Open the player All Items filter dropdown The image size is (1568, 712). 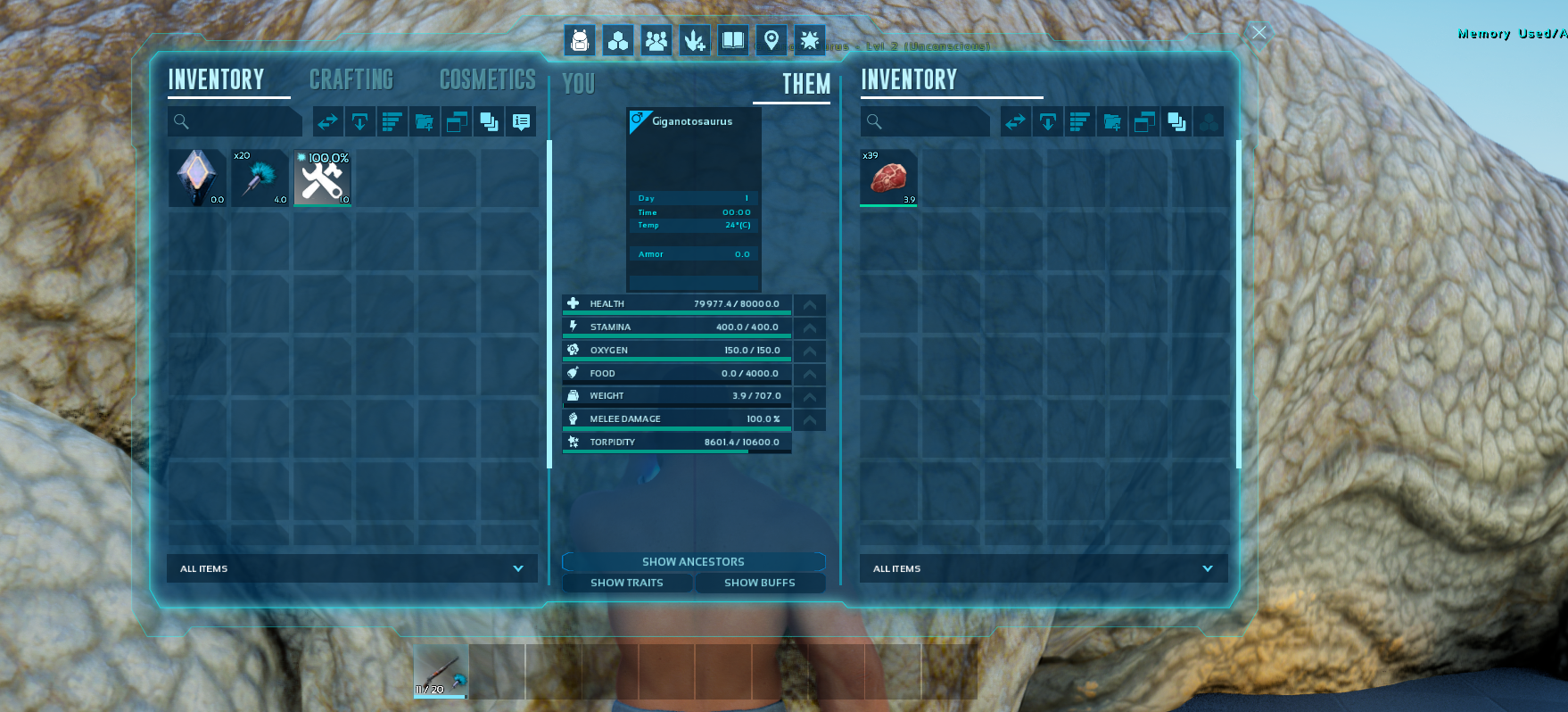click(x=351, y=568)
